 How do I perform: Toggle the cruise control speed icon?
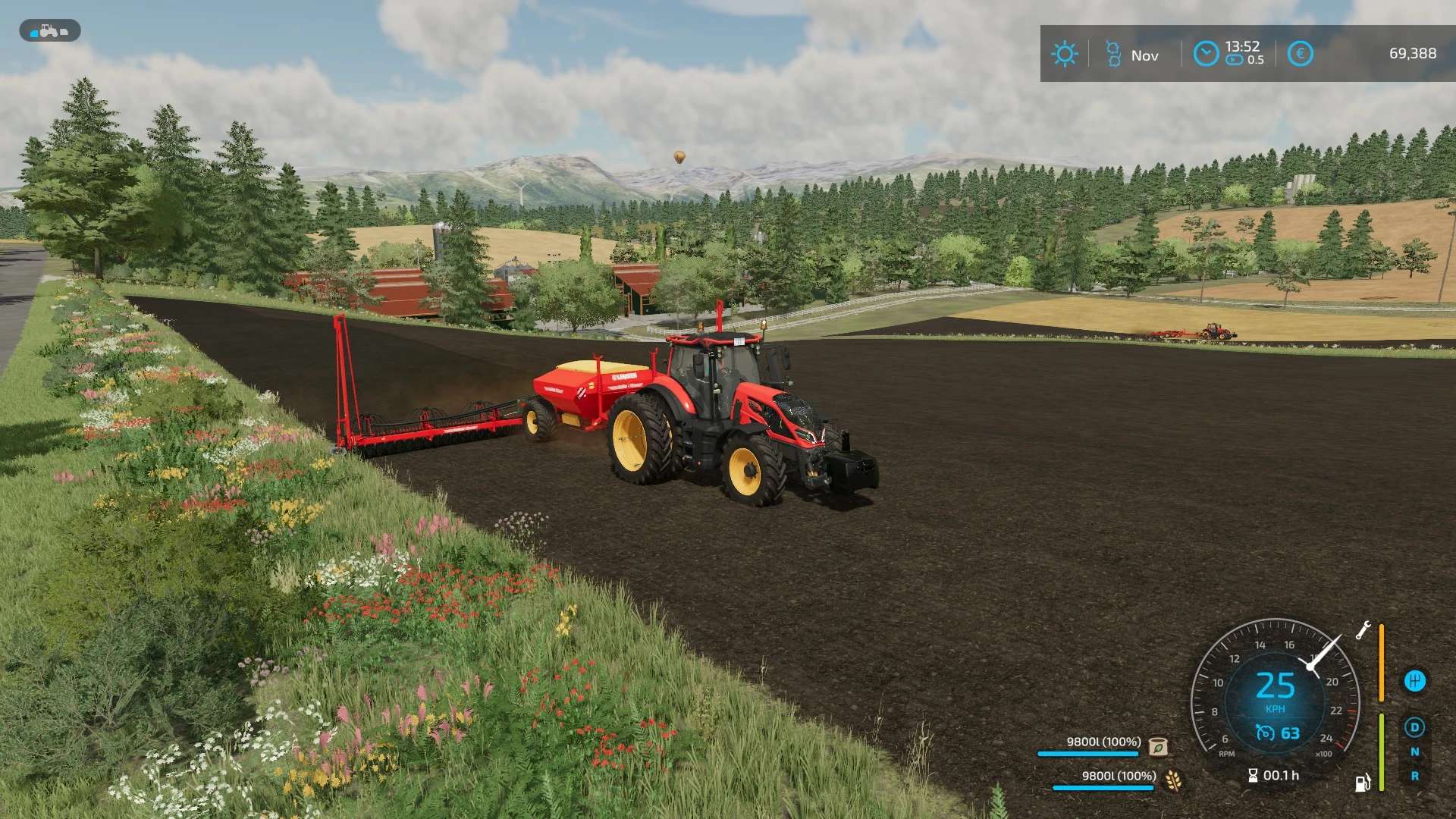click(1265, 733)
